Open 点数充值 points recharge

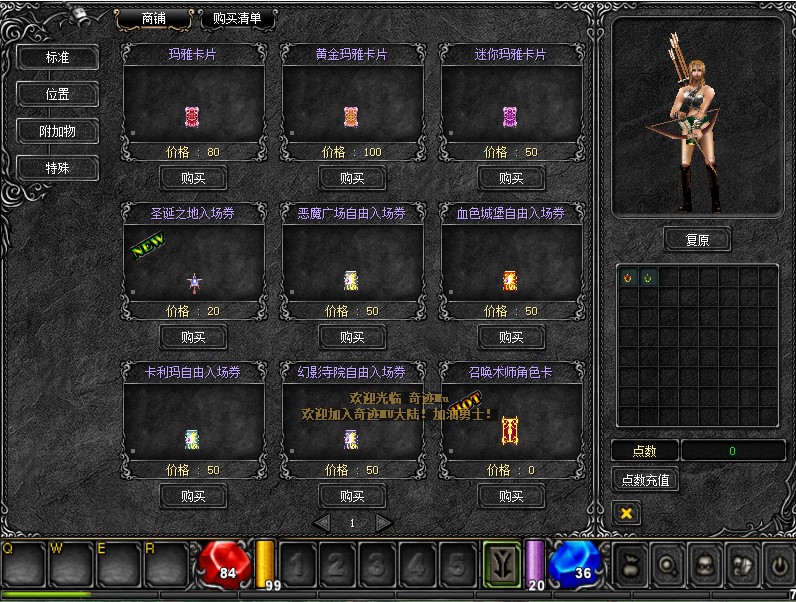645,480
